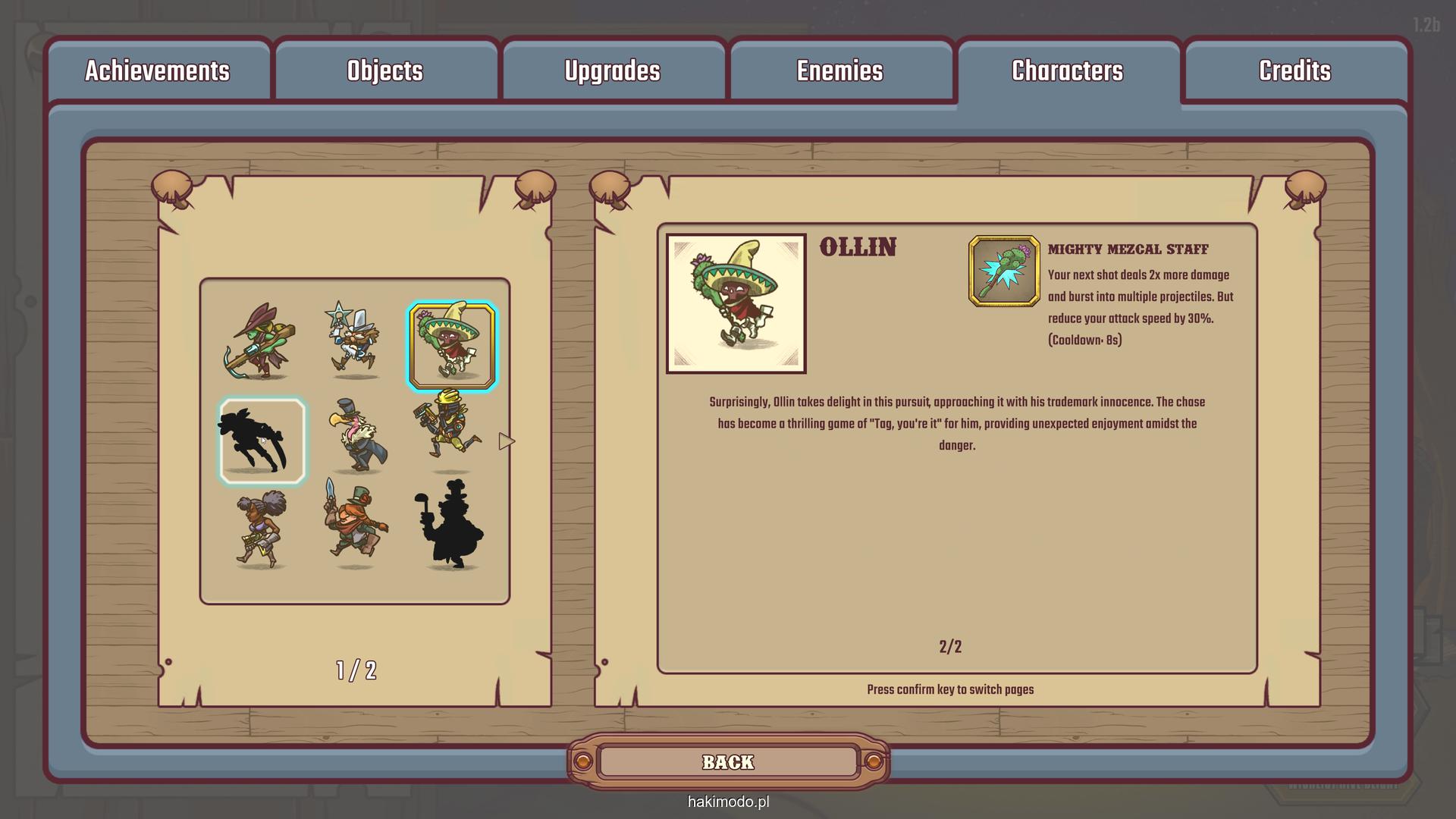Viewport: 1456px width, 819px height.
Task: Select the green goblin crossbow character
Action: [261, 342]
